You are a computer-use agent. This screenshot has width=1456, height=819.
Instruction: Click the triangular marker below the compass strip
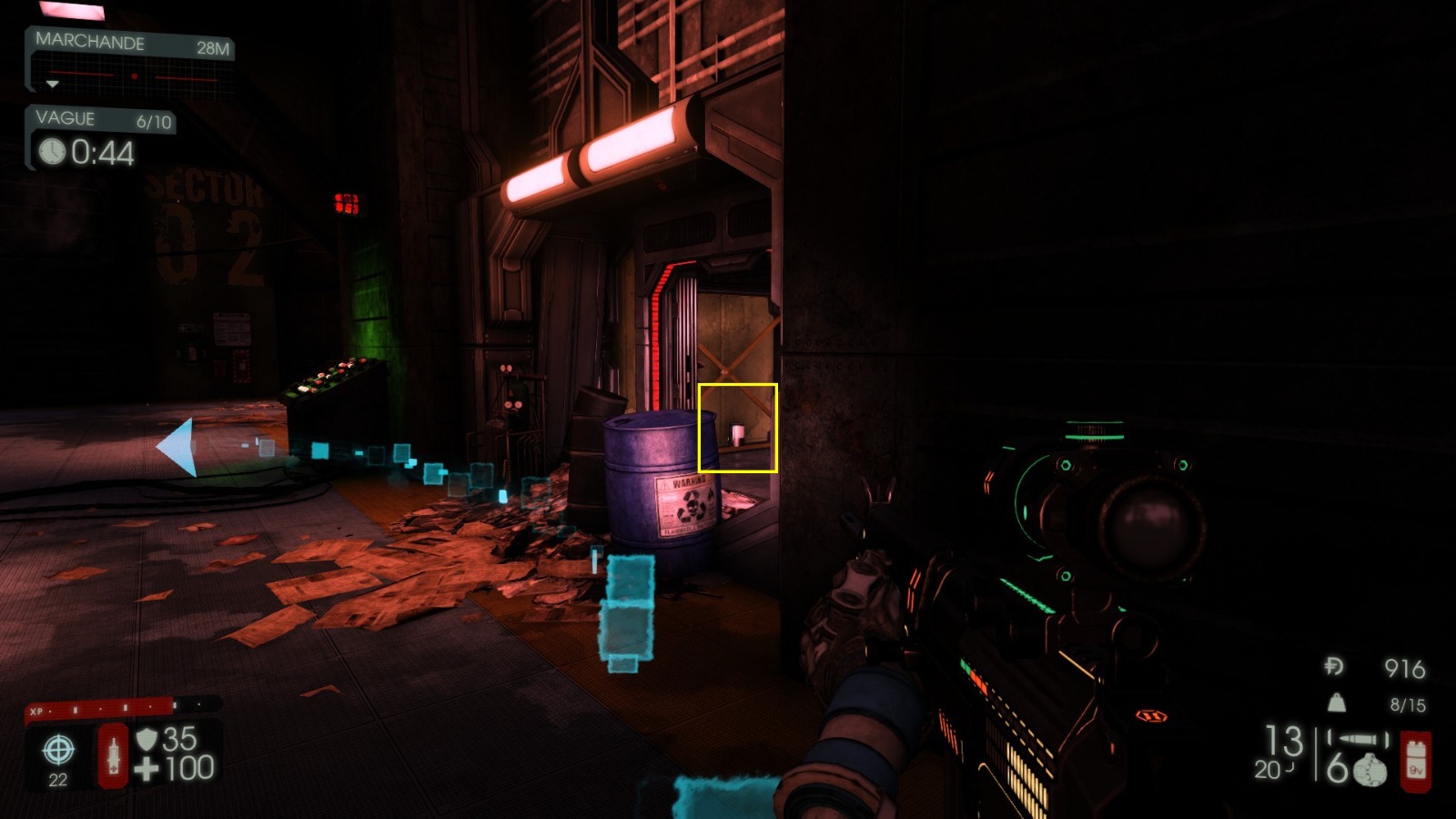[55, 86]
